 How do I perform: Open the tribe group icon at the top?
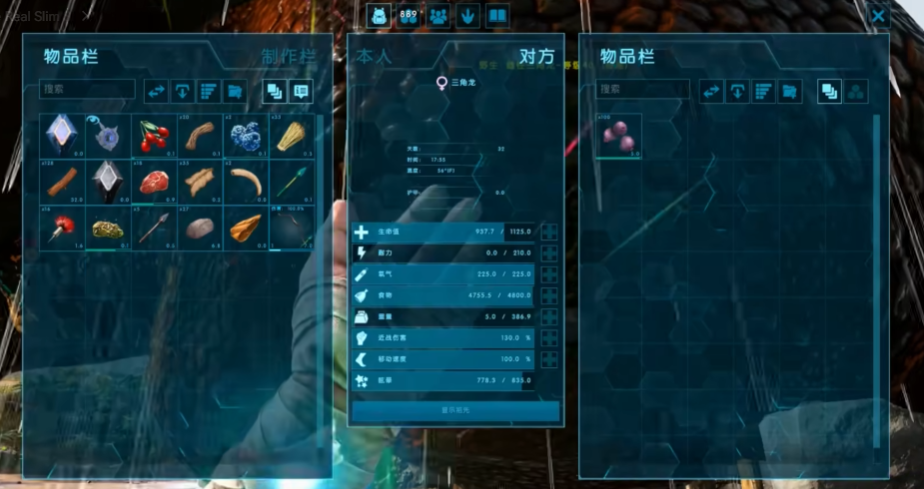pyautogui.click(x=439, y=15)
